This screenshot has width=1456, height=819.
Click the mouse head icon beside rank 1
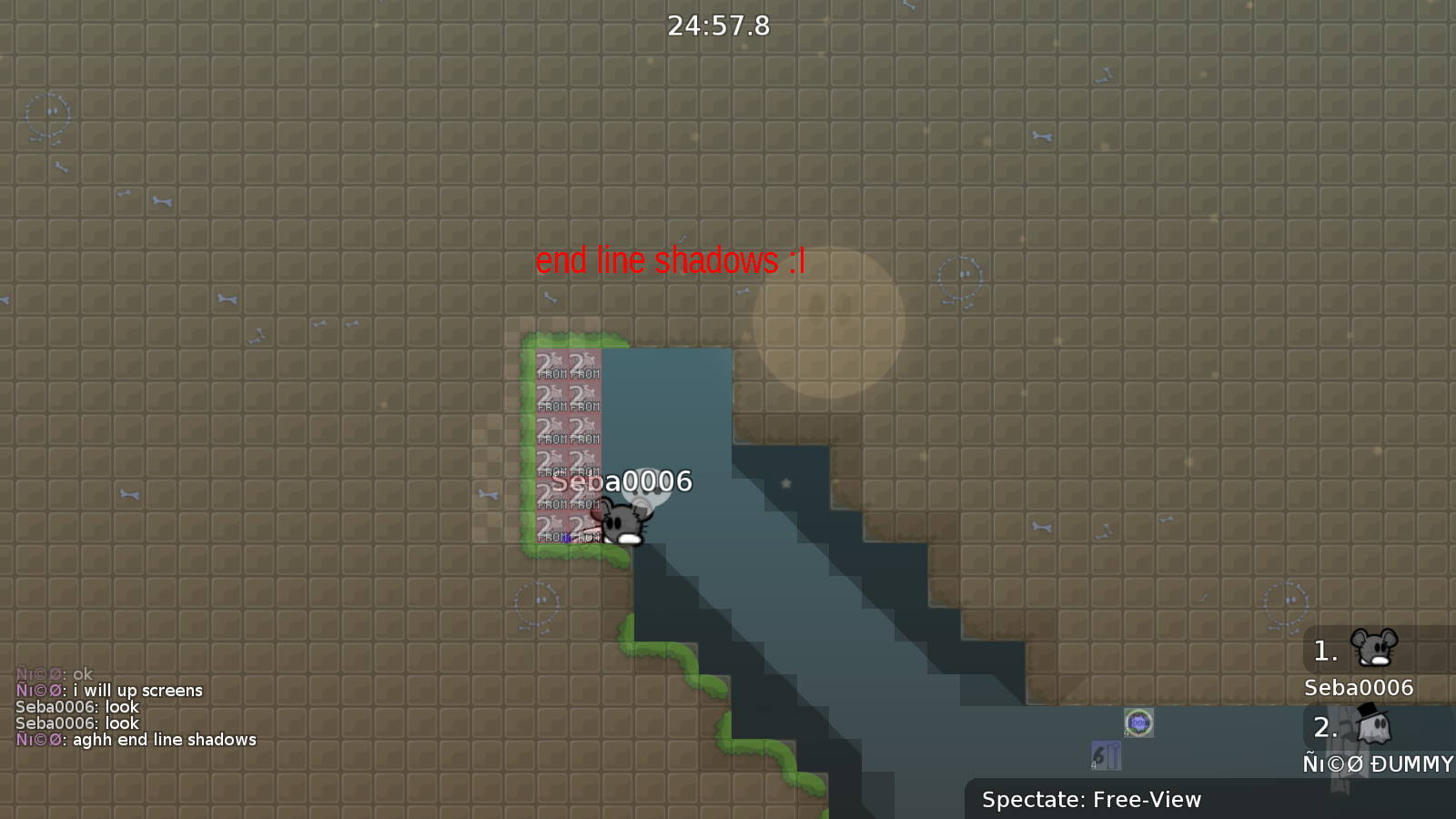point(1376,650)
